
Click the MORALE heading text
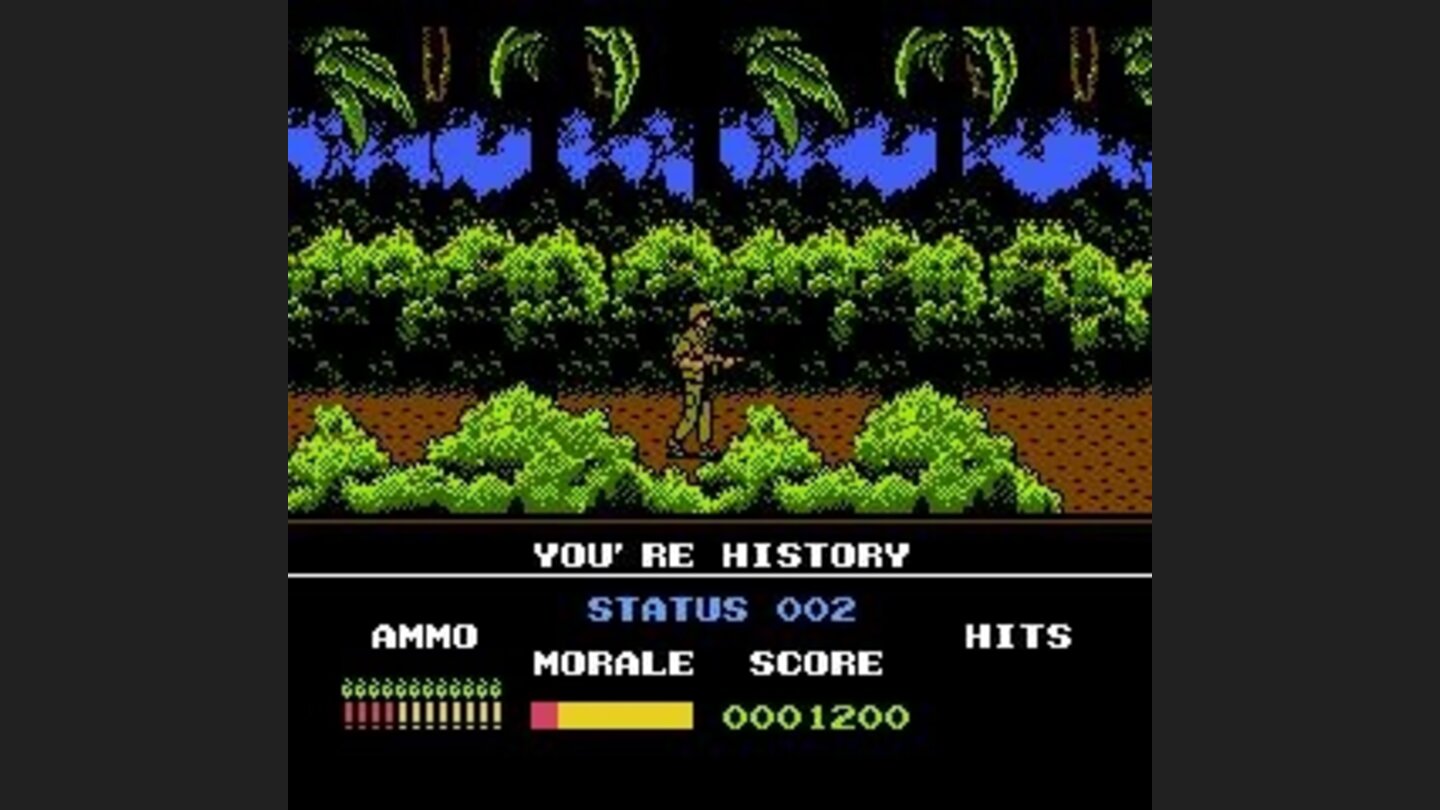(613, 663)
